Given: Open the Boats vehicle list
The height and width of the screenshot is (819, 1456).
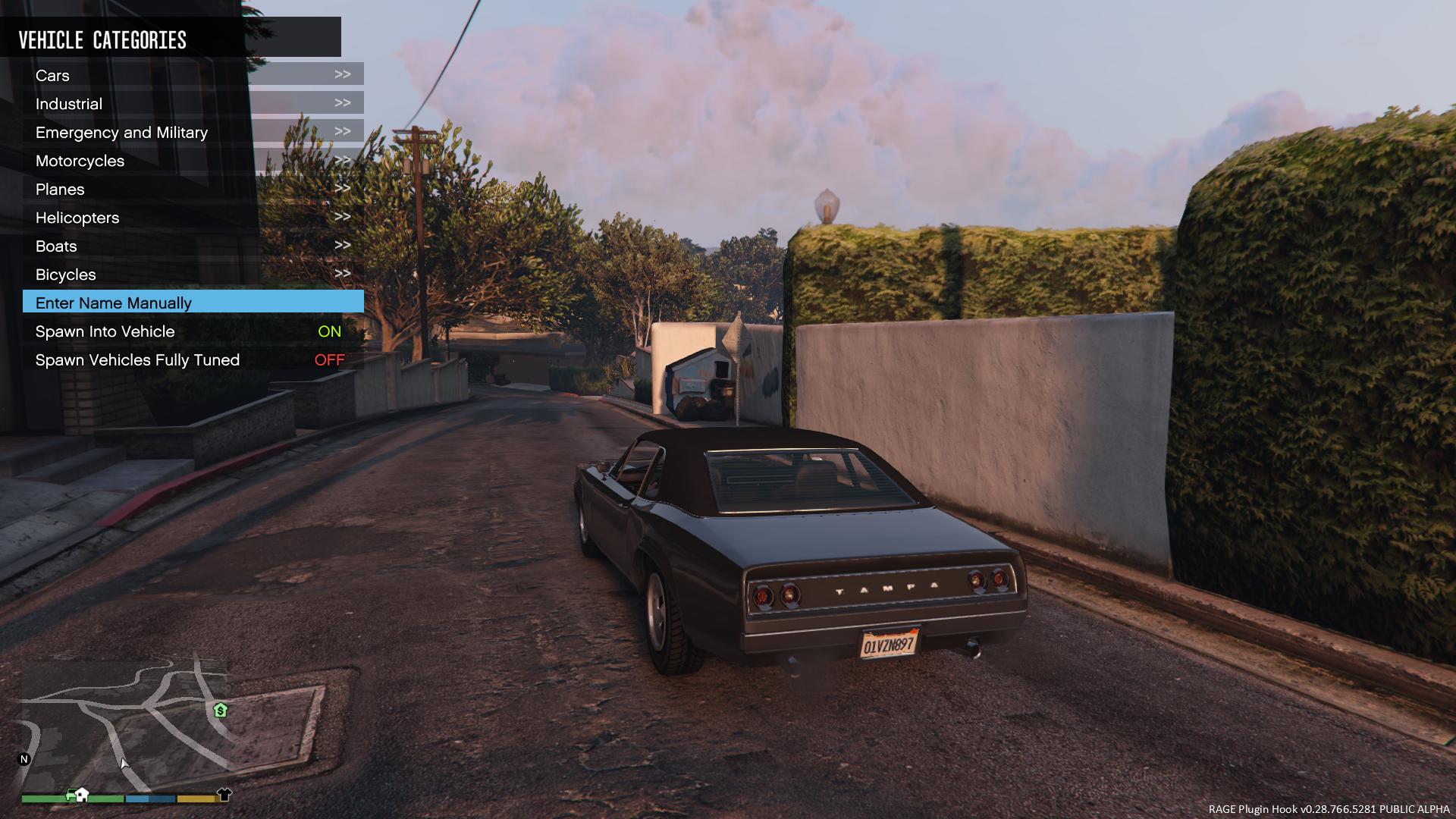Looking at the screenshot, I should point(193,246).
